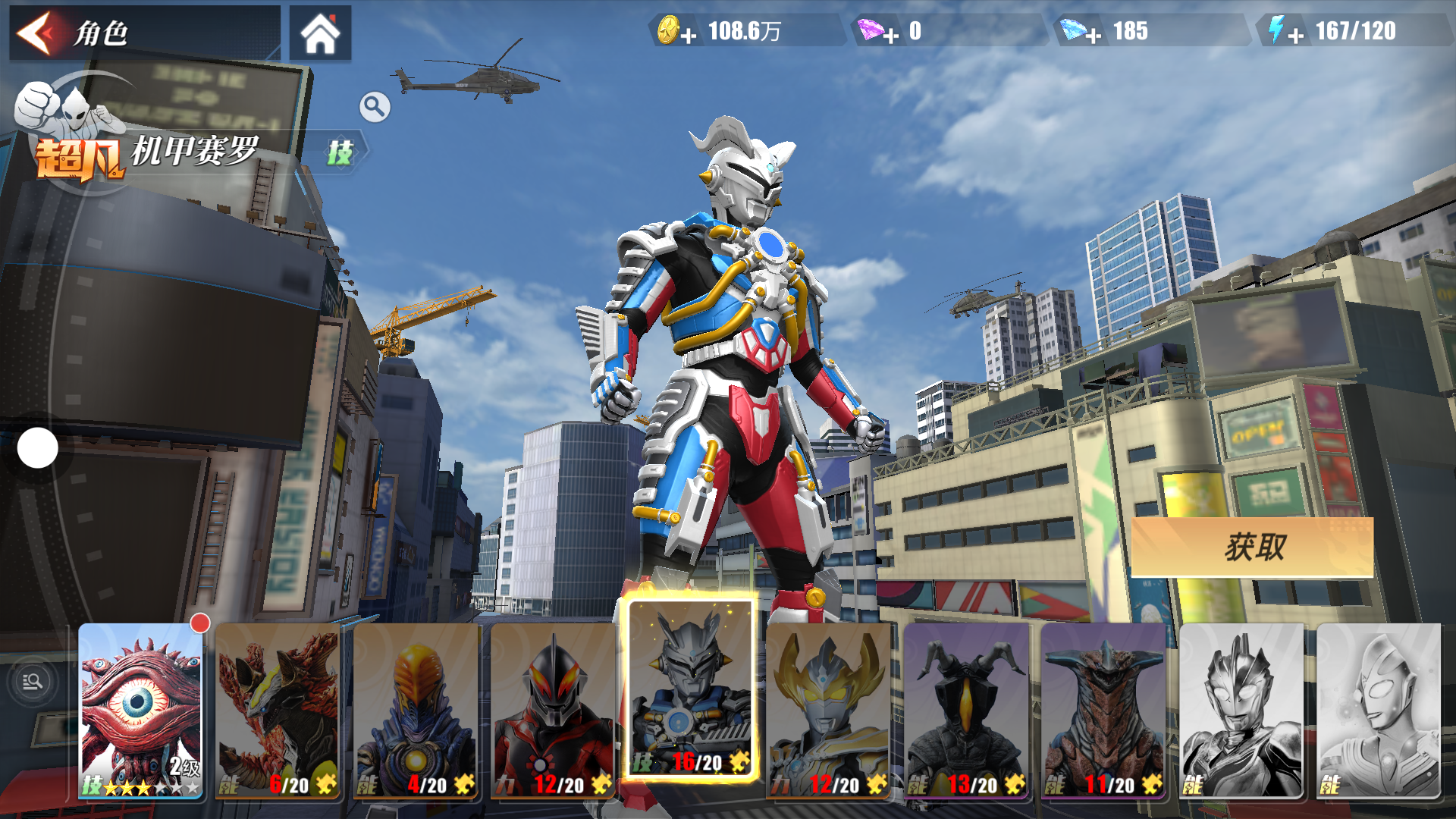Pick the dark red-black Ultraman card
The image size is (1456, 819).
(x=554, y=711)
